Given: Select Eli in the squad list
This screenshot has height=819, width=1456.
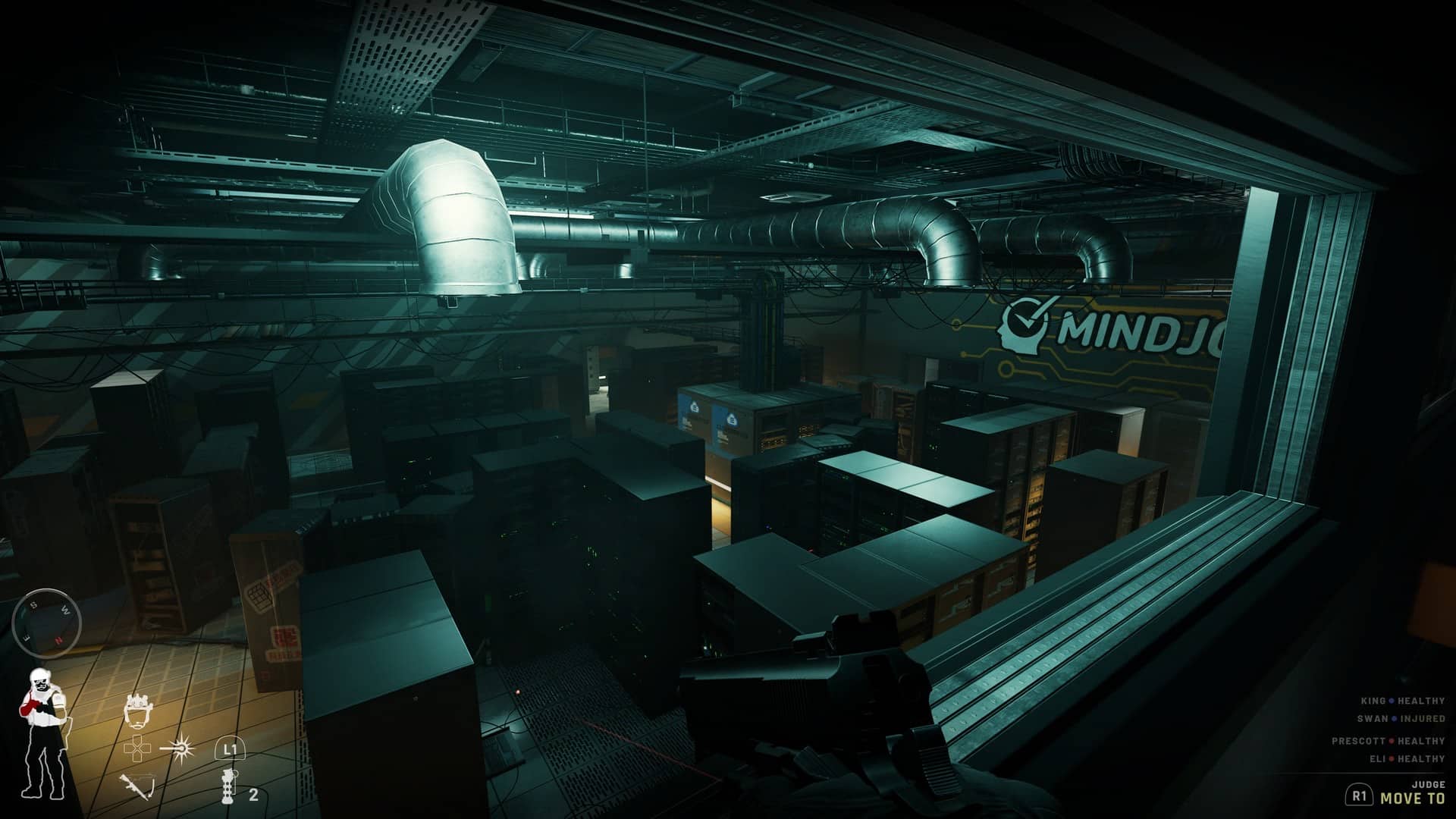Looking at the screenshot, I should point(1407,758).
